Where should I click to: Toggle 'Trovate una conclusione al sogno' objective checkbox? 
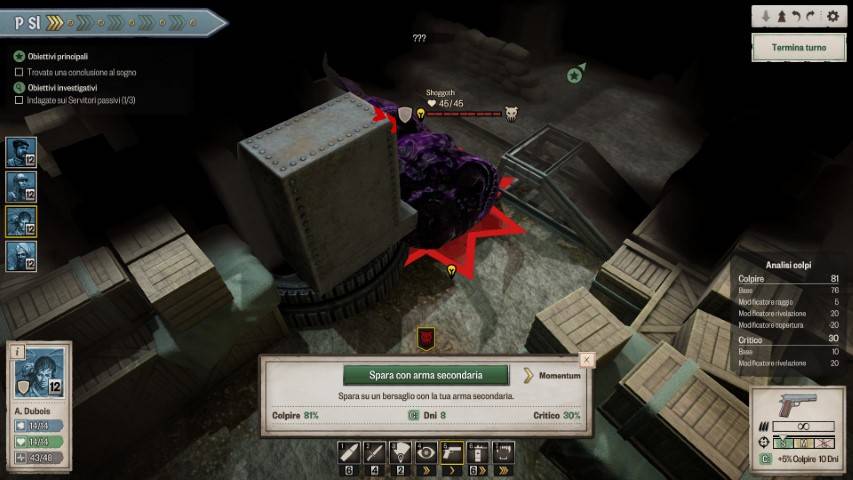tap(19, 72)
